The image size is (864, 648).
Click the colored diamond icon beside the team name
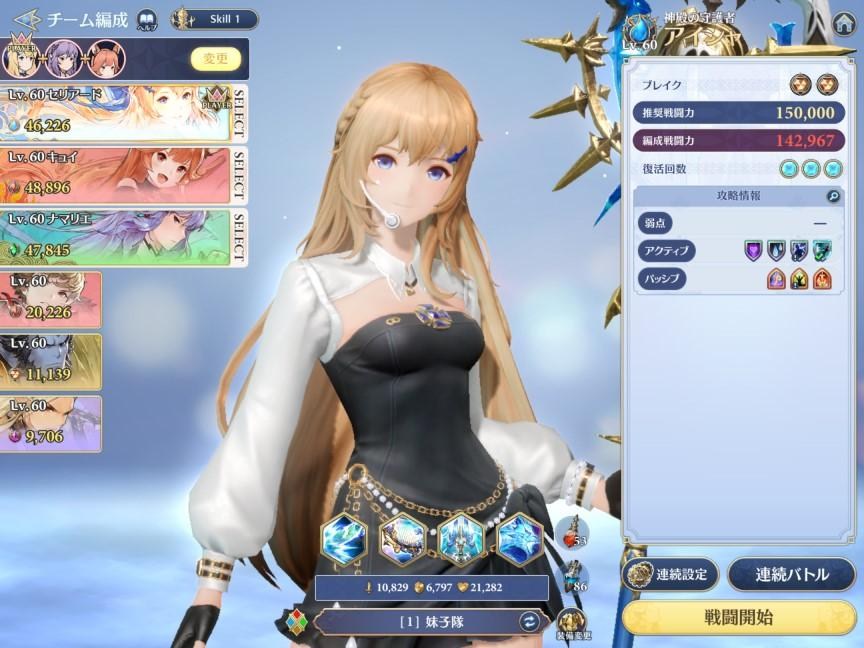298,621
